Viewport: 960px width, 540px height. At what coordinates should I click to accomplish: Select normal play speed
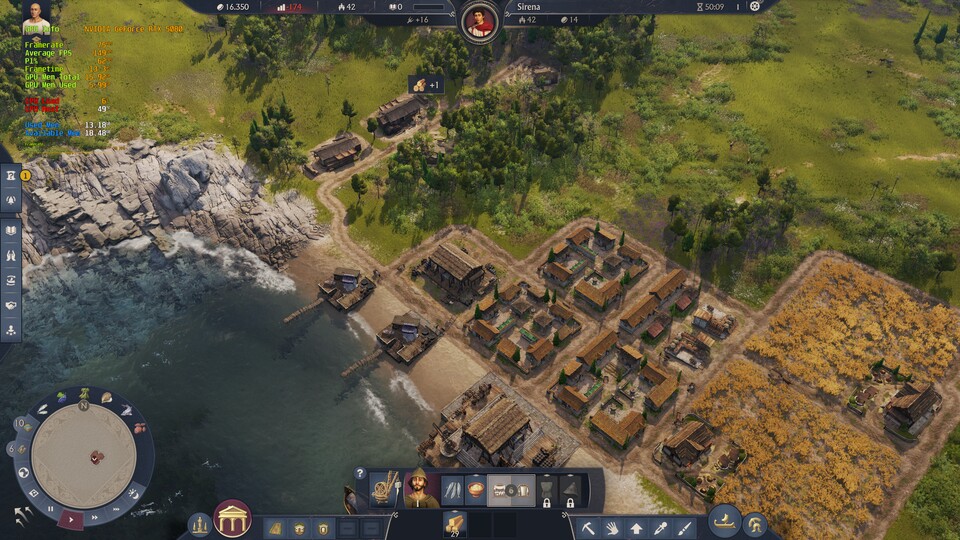71,520
